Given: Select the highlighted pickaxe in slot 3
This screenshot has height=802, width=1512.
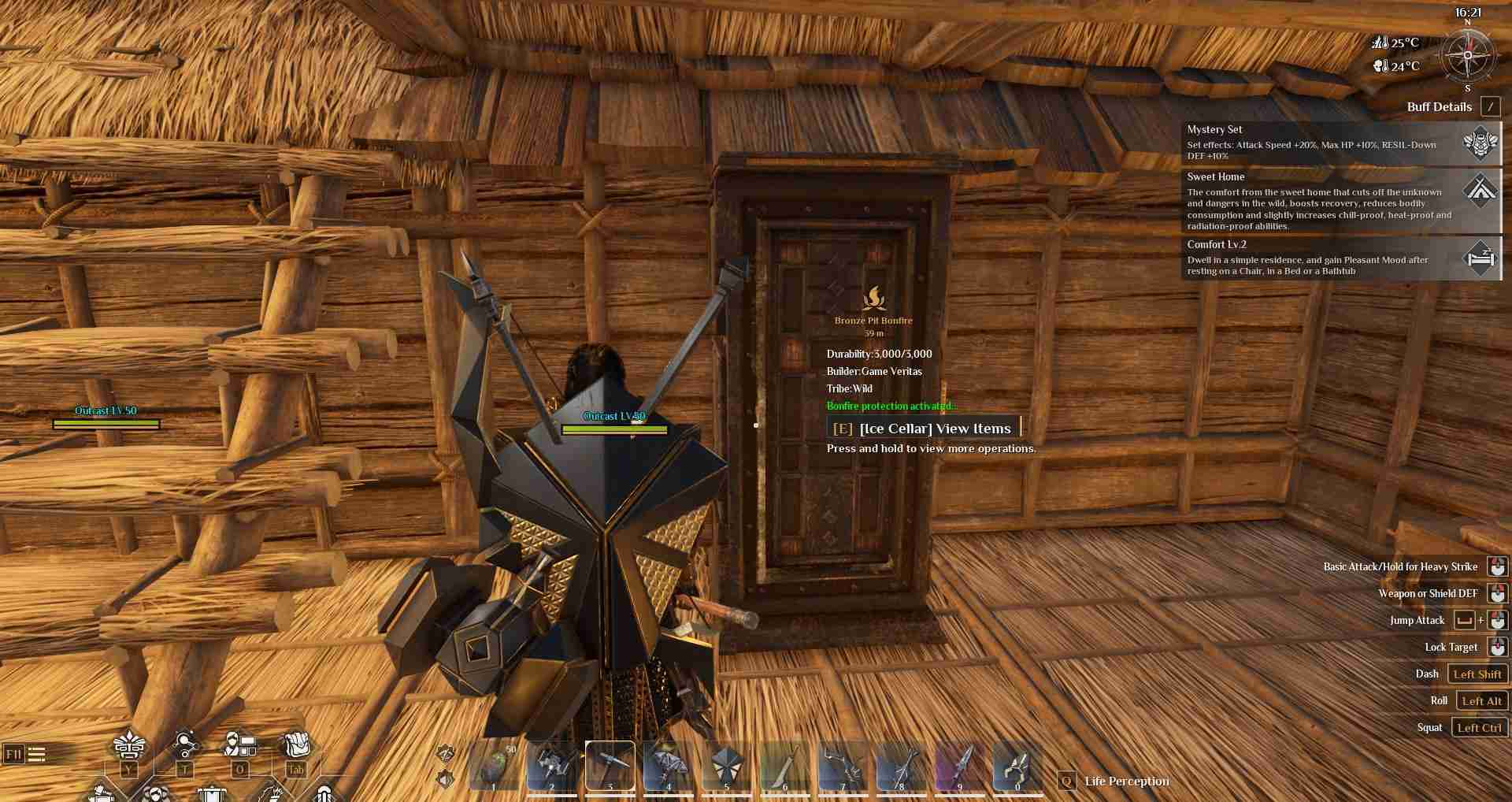Looking at the screenshot, I should pos(610,766).
